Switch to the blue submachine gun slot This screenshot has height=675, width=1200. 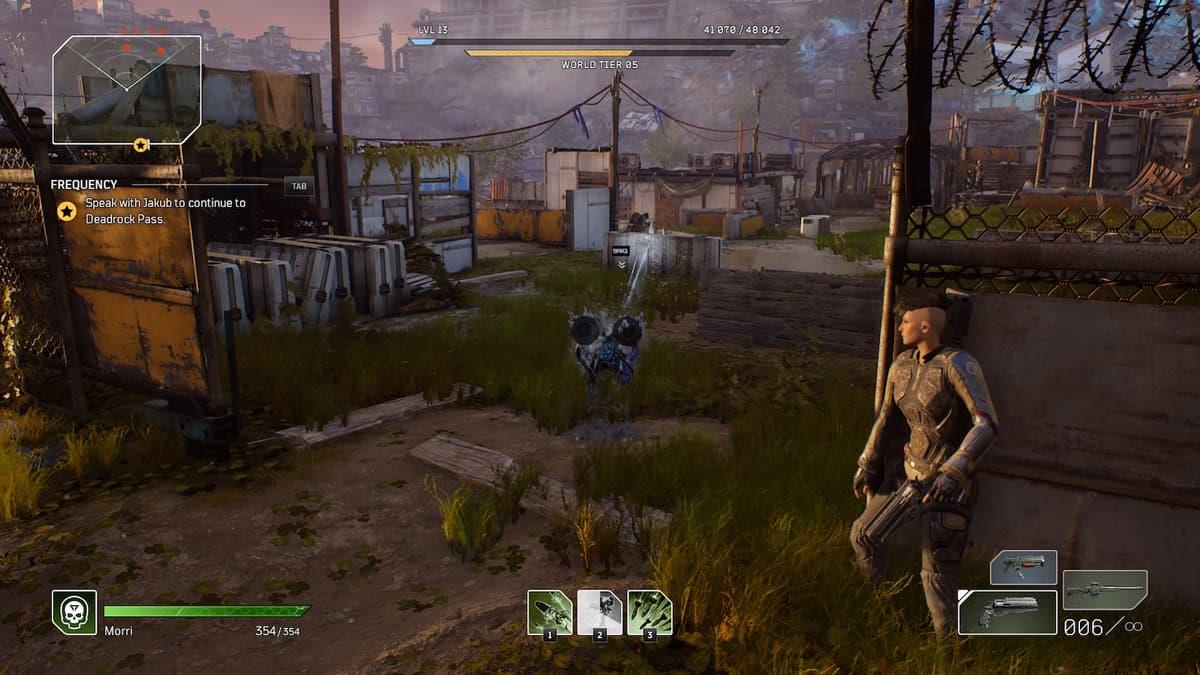click(1023, 567)
